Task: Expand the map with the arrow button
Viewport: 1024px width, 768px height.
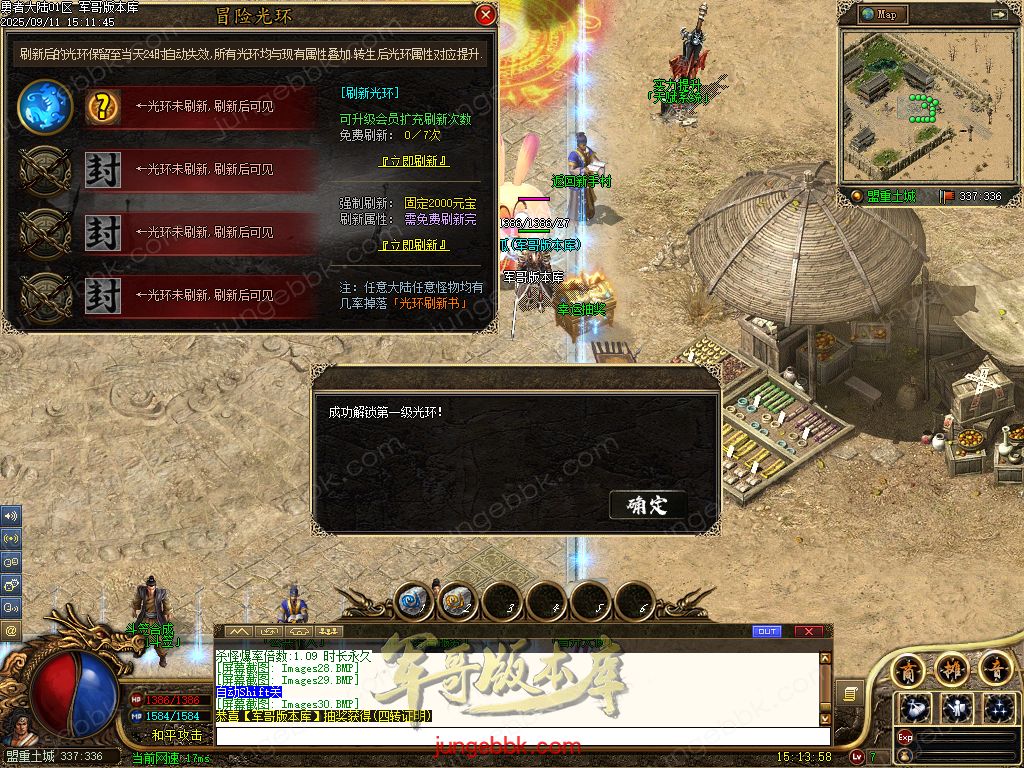Action: [x=998, y=15]
